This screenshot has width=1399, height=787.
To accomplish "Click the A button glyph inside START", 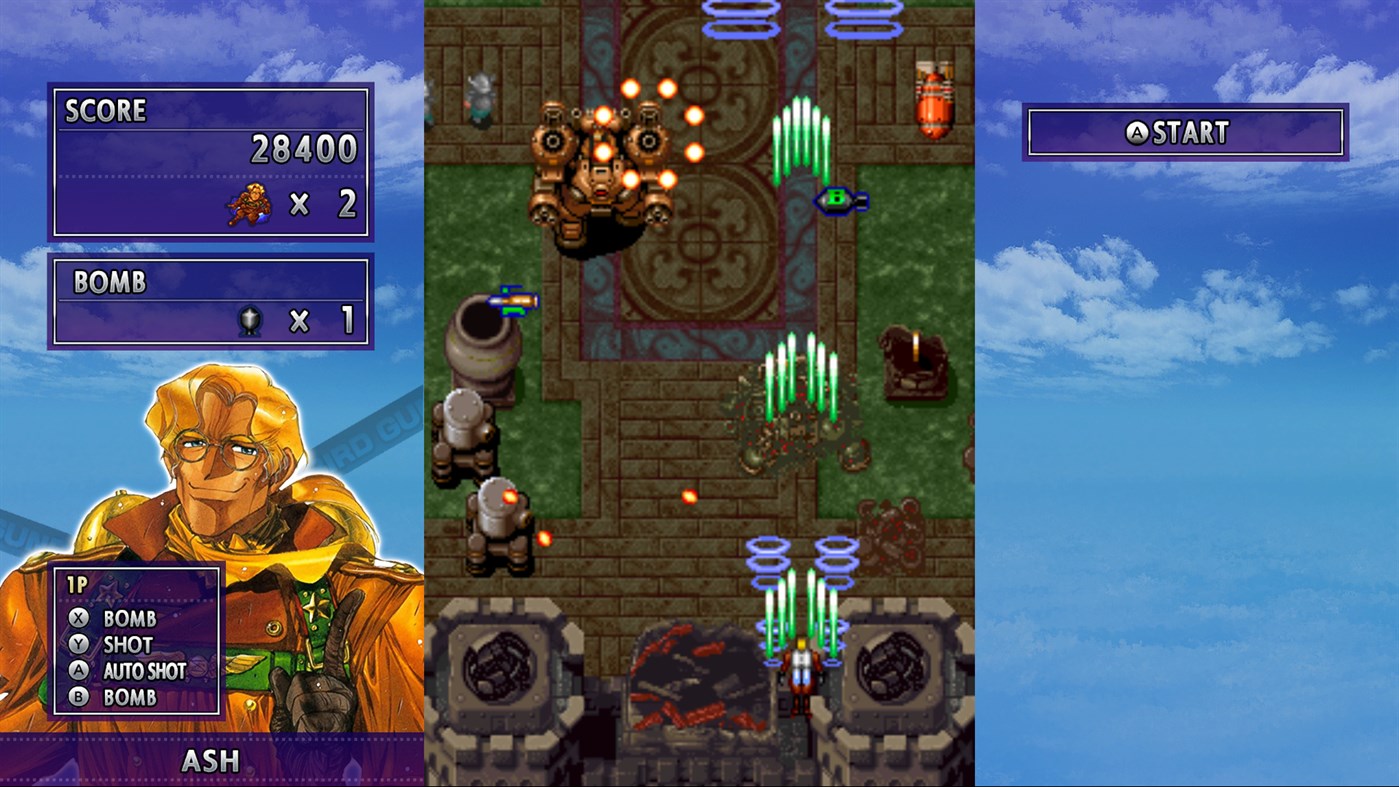I will (x=1139, y=133).
